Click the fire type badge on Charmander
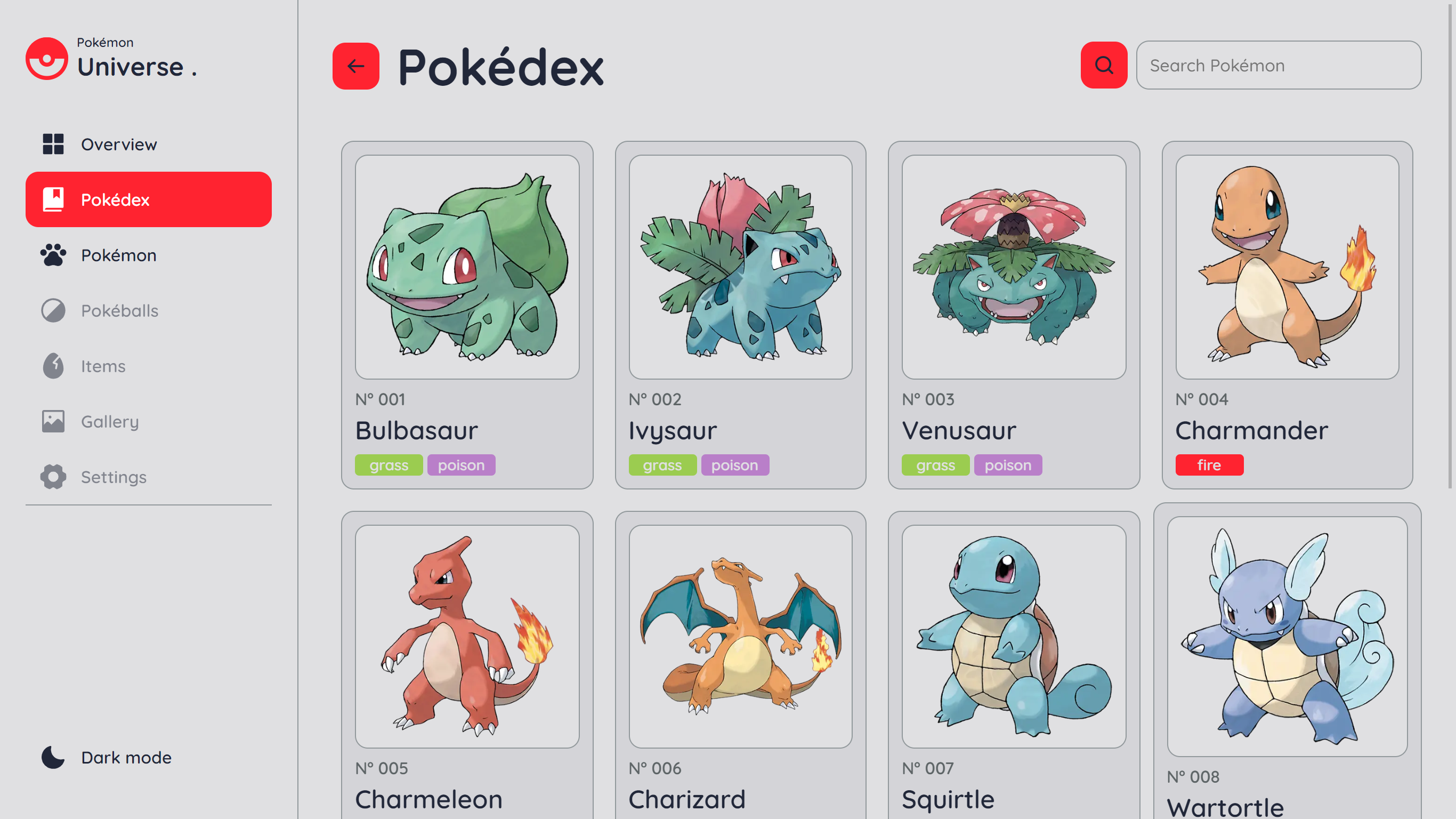 1209,464
